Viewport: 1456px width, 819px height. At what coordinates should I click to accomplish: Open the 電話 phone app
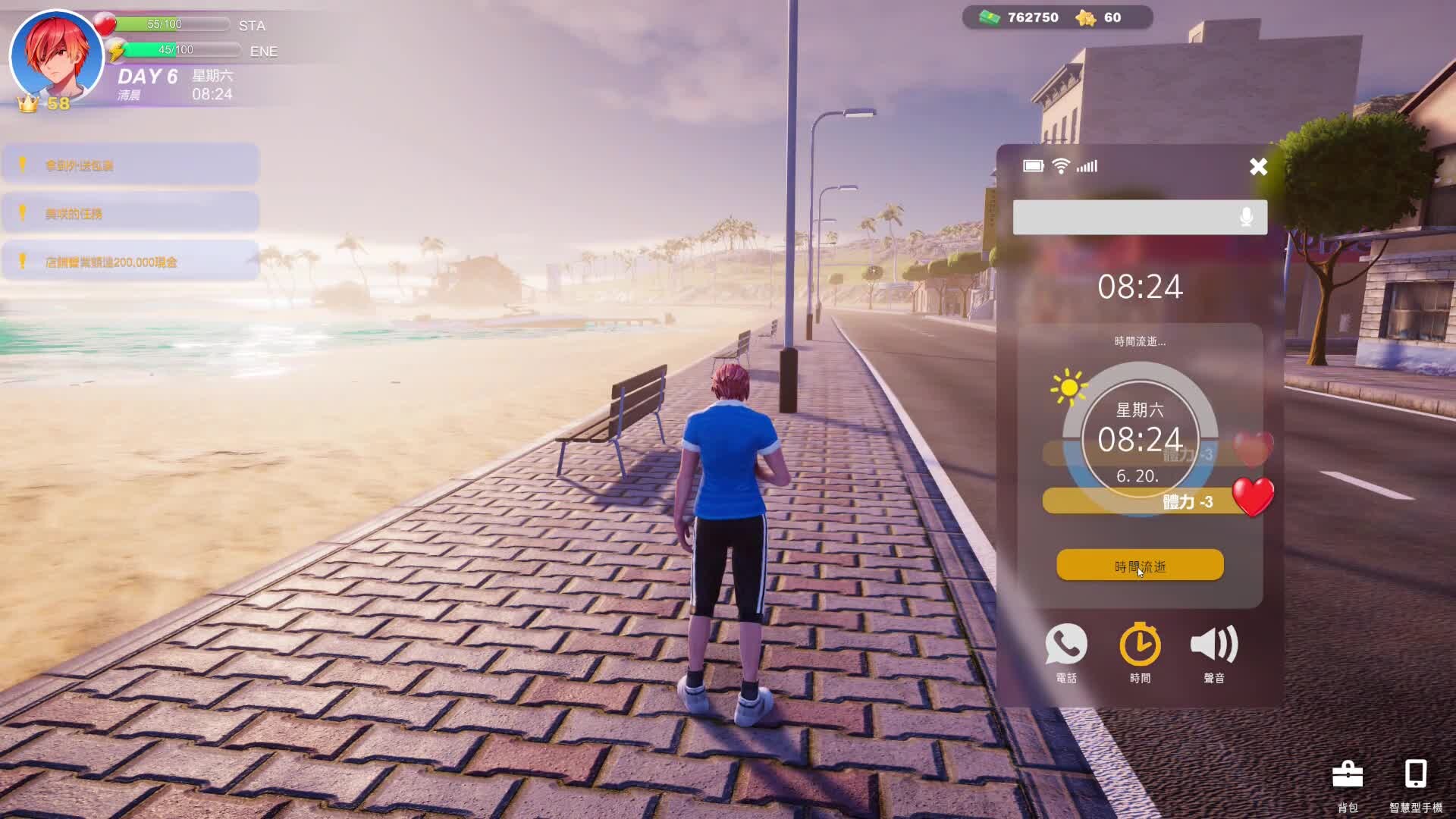pos(1066,652)
